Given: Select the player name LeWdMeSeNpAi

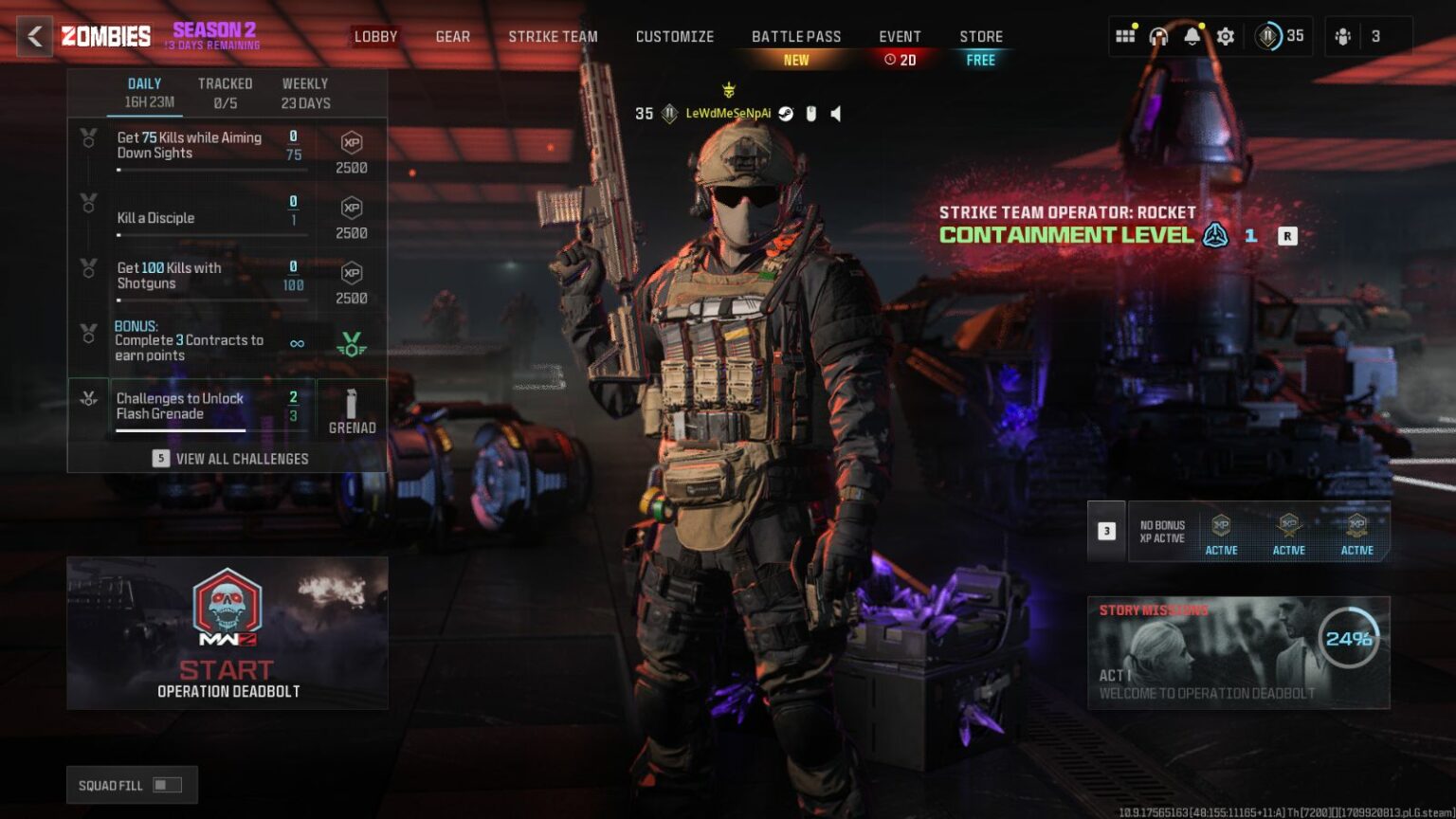Looking at the screenshot, I should tap(728, 114).
